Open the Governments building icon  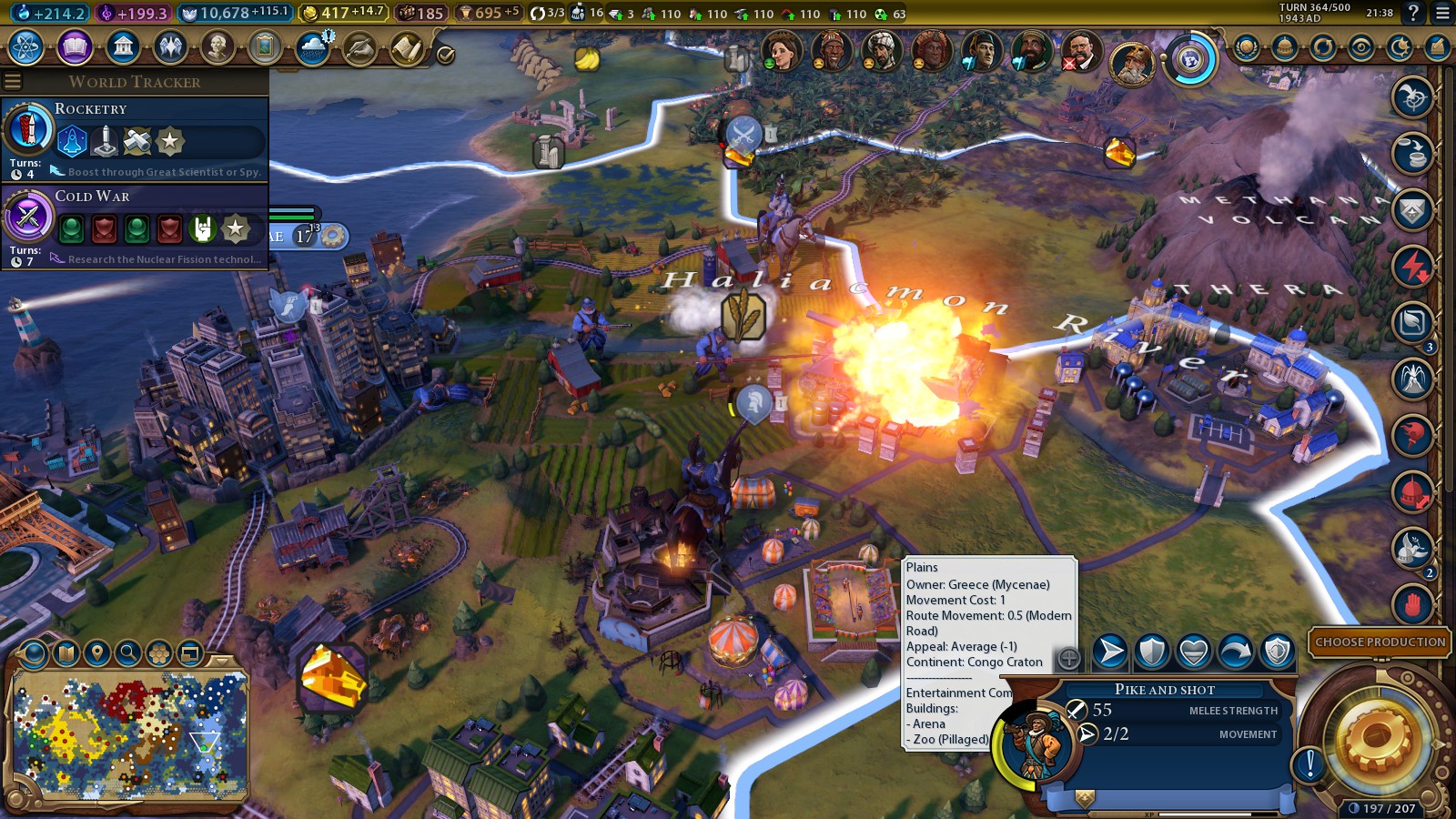pyautogui.click(x=123, y=47)
